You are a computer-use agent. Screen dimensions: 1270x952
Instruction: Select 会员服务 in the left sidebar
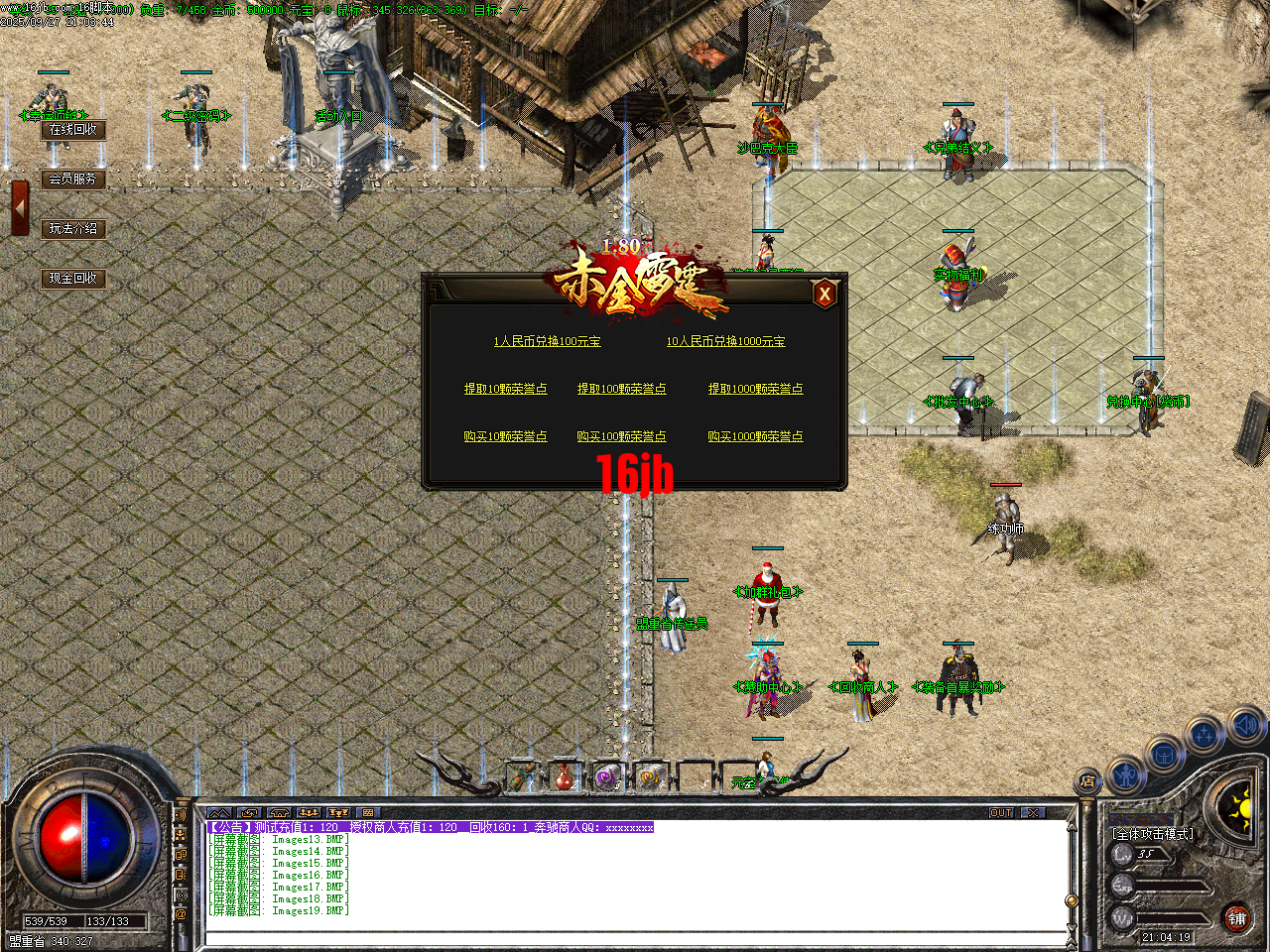pos(73,179)
